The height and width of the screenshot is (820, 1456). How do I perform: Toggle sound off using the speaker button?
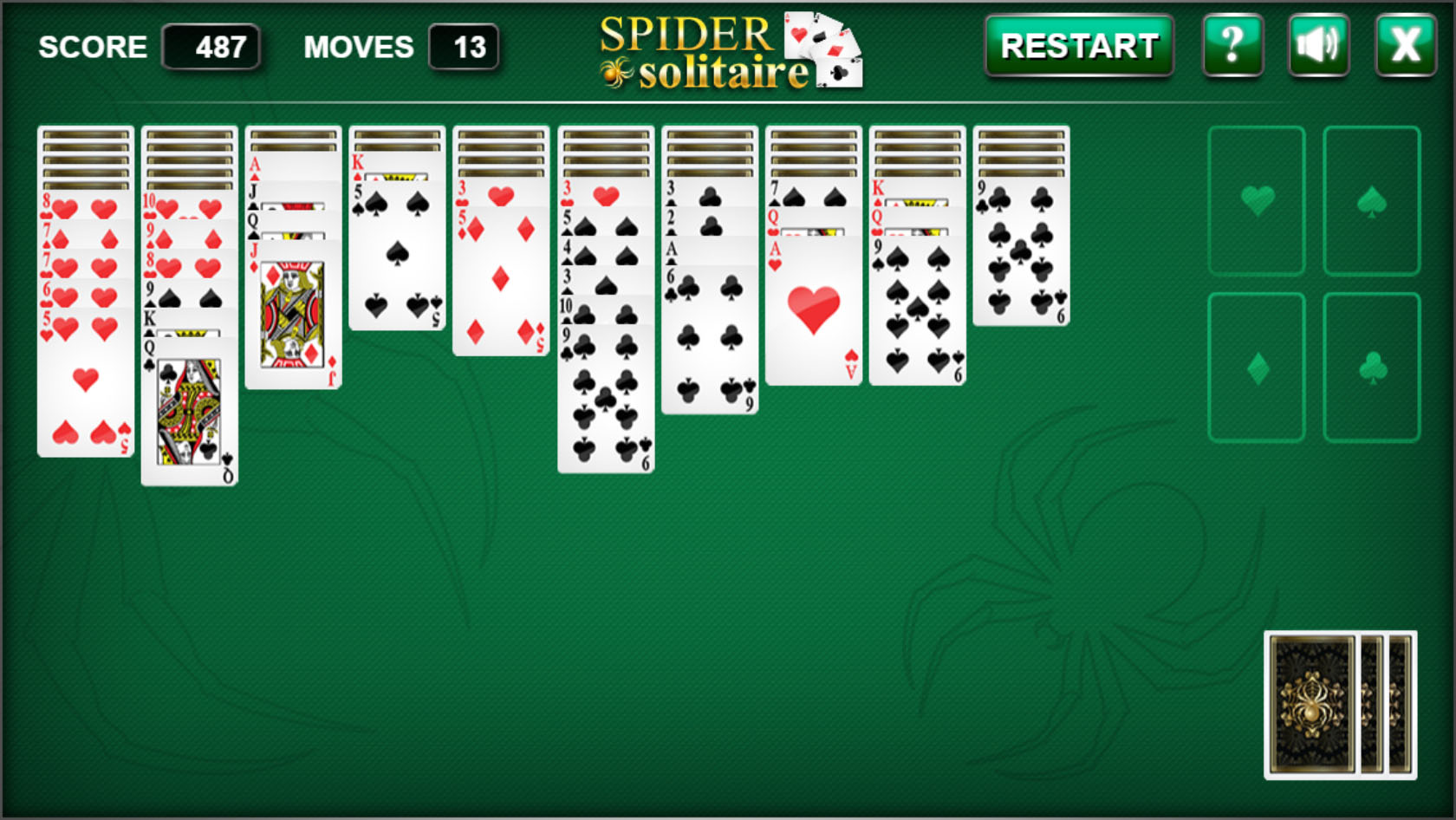(1318, 46)
